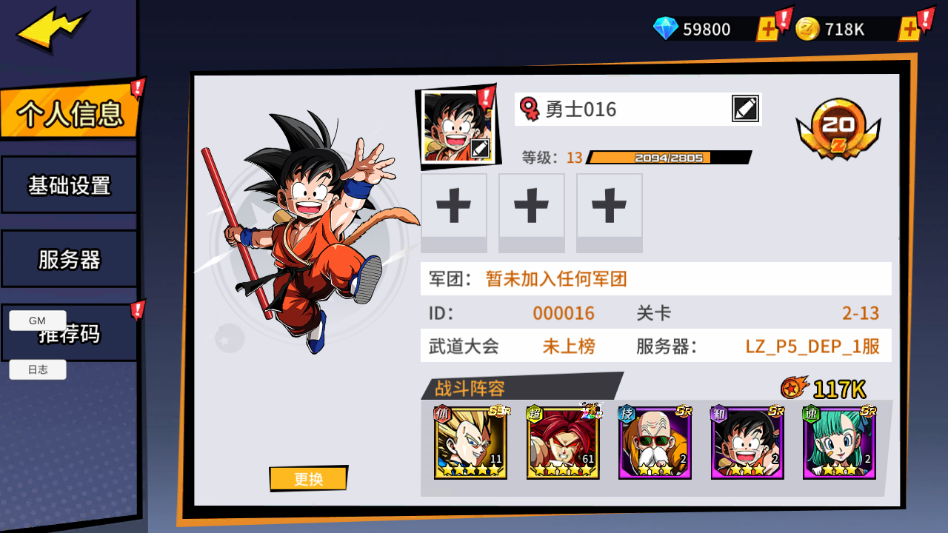Select the Vegeta hero card
This screenshot has width=948, height=533.
click(470, 442)
